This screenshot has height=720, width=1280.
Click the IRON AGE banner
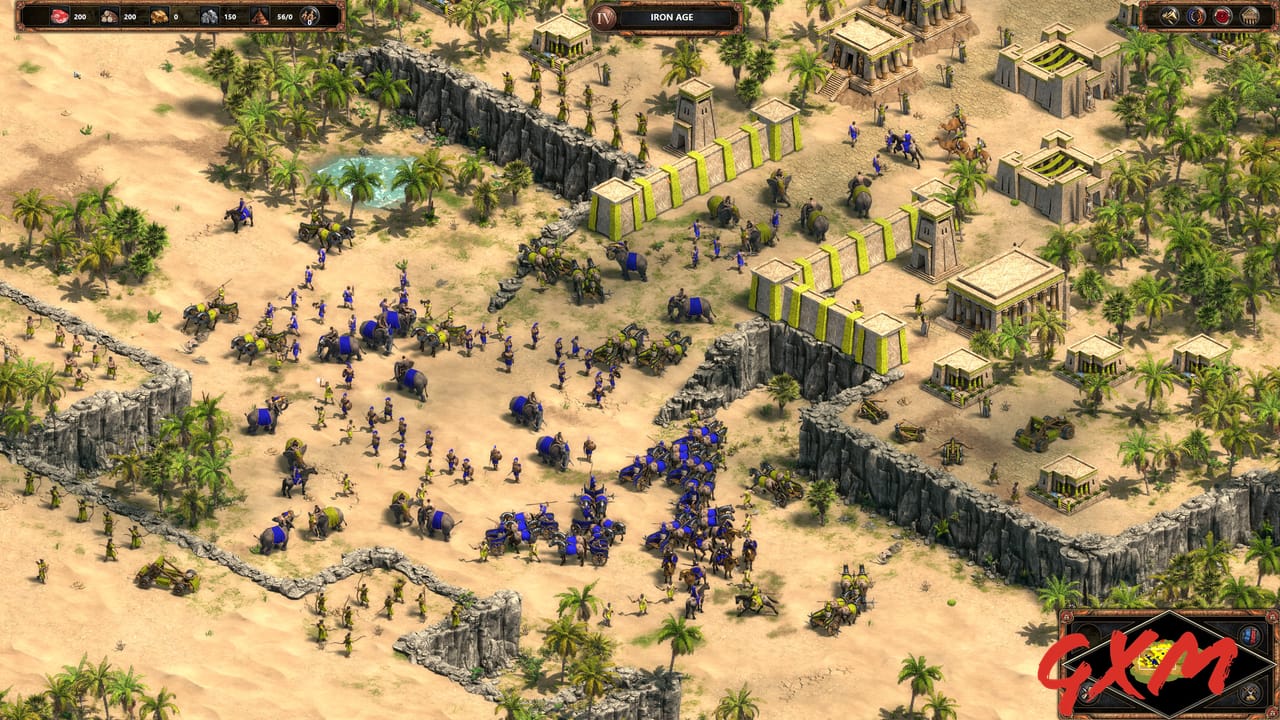(672, 17)
